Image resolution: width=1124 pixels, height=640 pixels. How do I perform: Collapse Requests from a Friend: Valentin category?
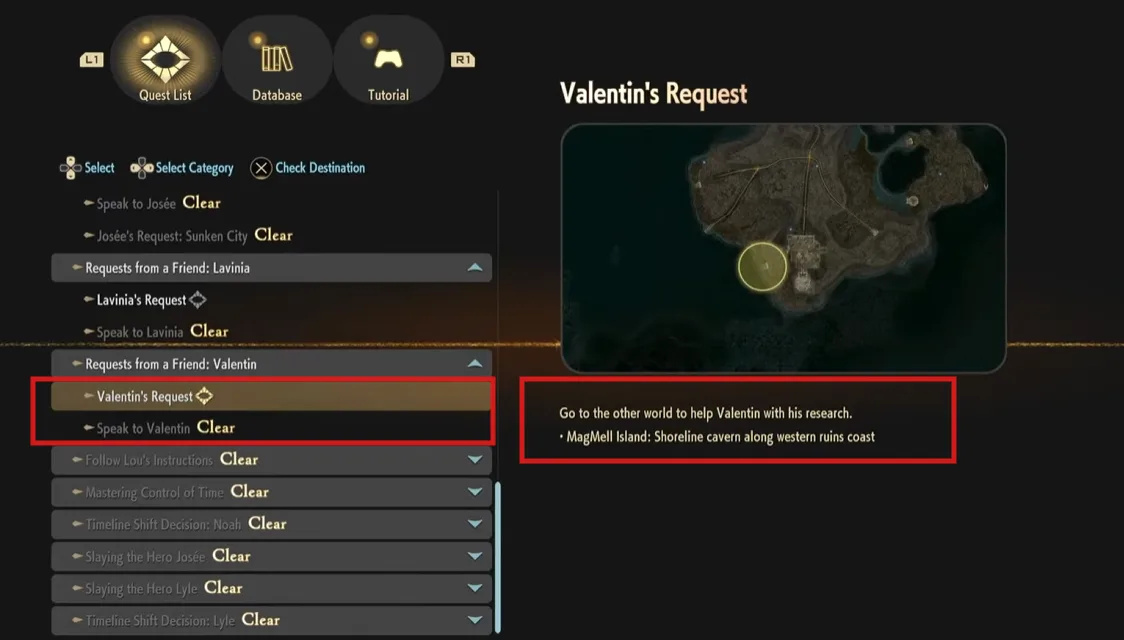click(x=475, y=364)
